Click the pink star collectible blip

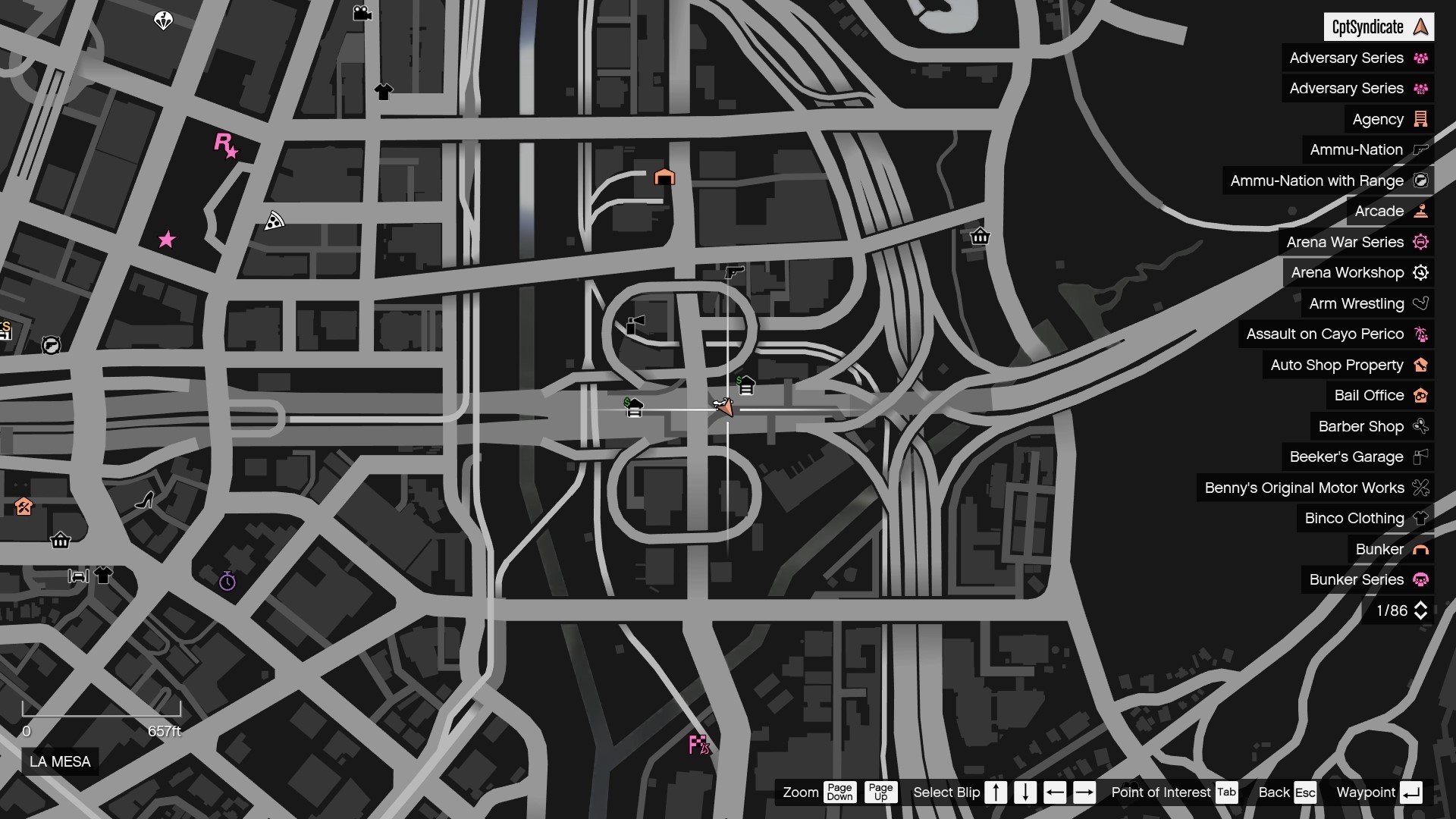click(x=167, y=240)
